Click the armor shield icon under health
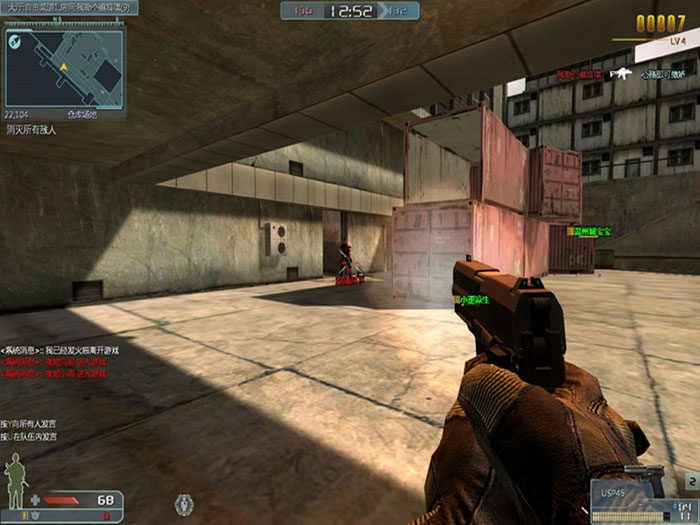 [x=37, y=514]
